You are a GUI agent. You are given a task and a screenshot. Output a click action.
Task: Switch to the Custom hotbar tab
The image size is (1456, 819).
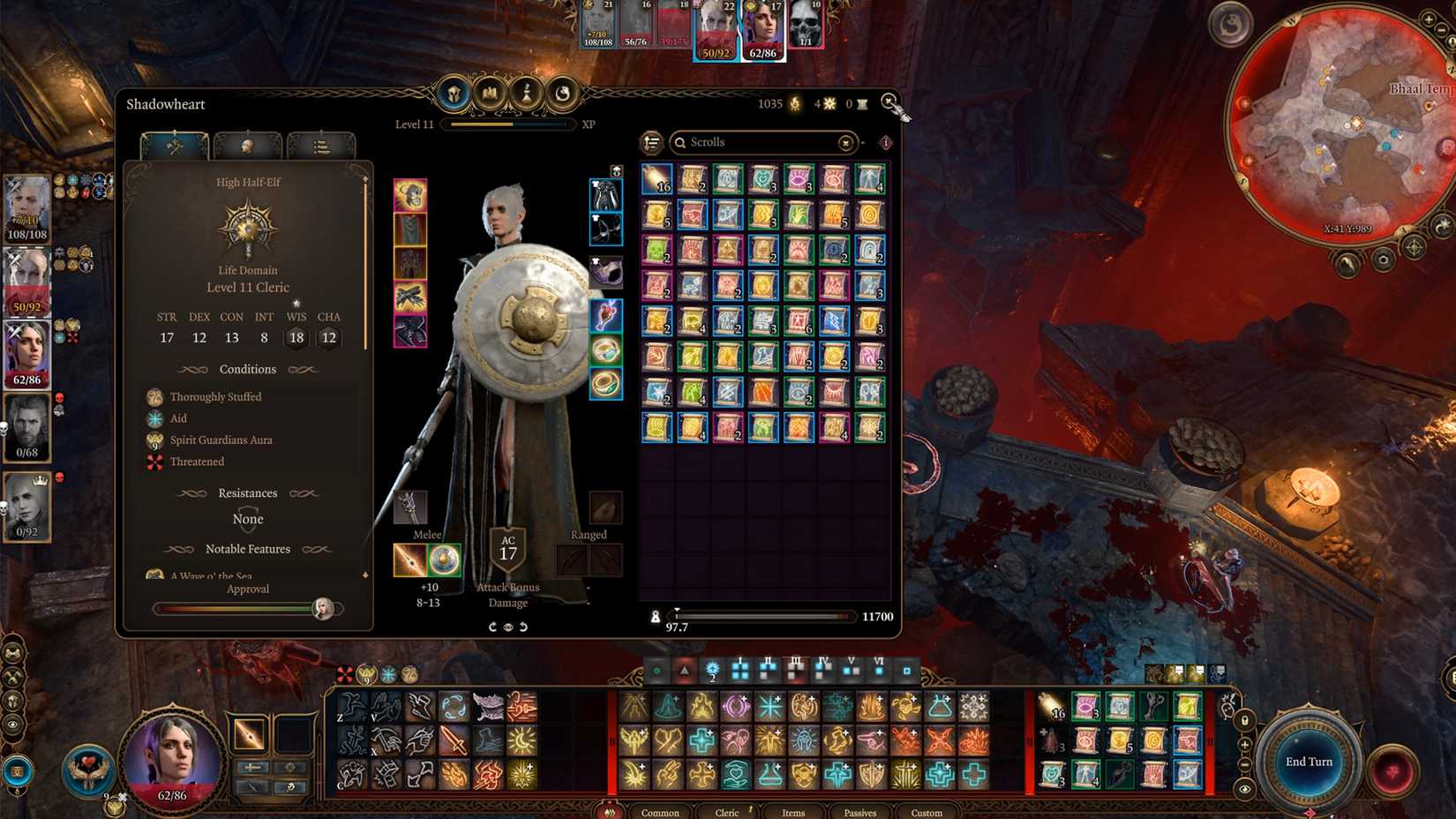point(926,812)
